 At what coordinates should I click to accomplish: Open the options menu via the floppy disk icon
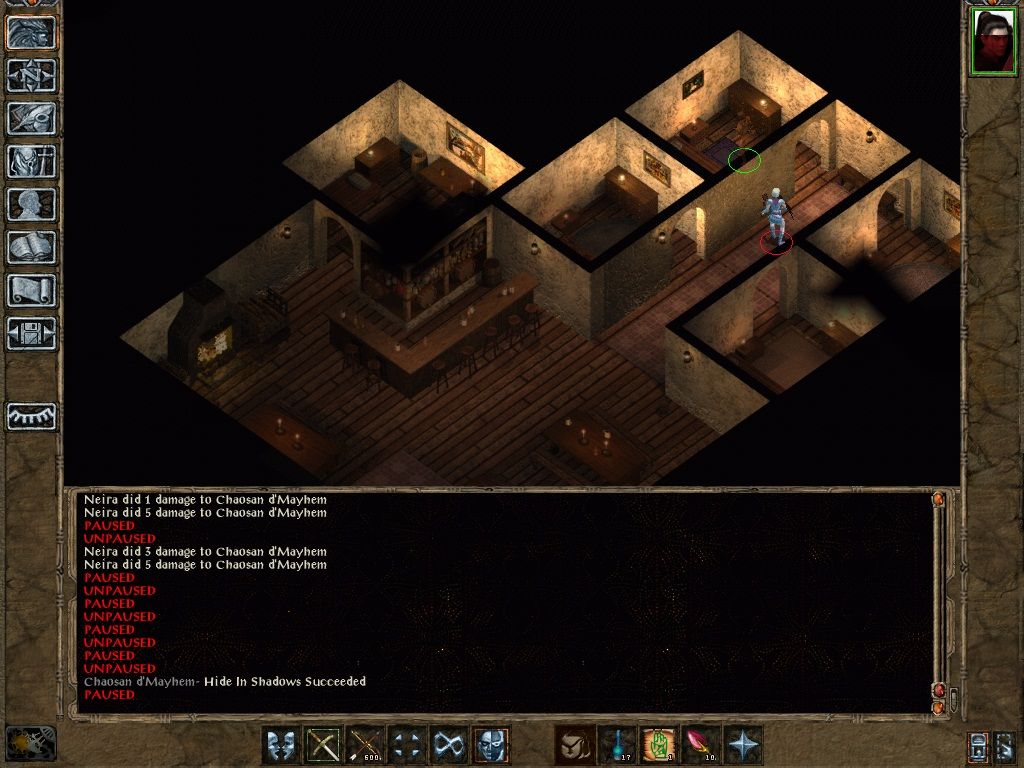pyautogui.click(x=31, y=333)
